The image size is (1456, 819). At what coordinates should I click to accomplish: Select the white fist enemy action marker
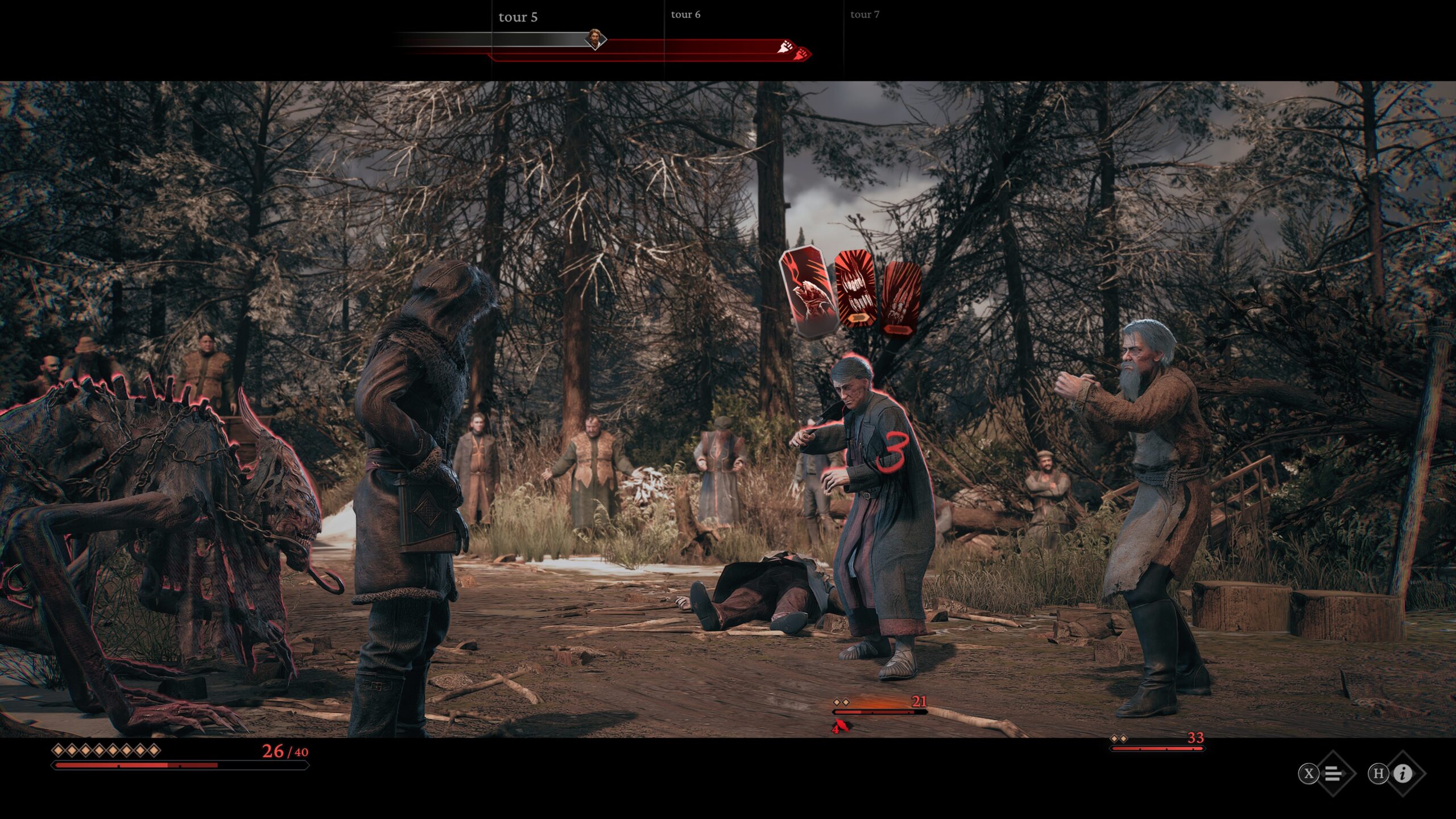click(x=785, y=47)
